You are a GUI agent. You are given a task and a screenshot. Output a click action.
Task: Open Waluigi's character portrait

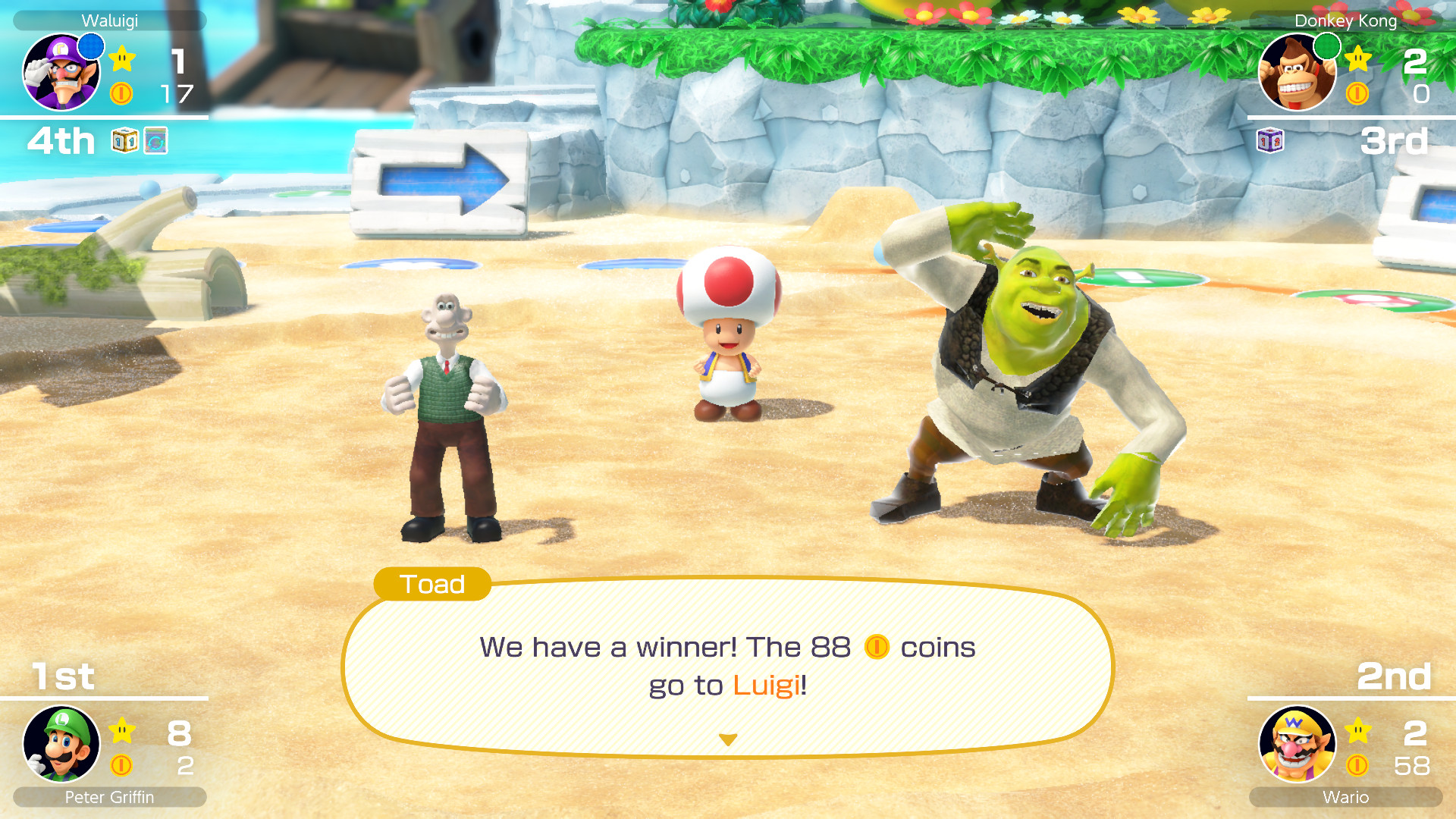[61, 72]
